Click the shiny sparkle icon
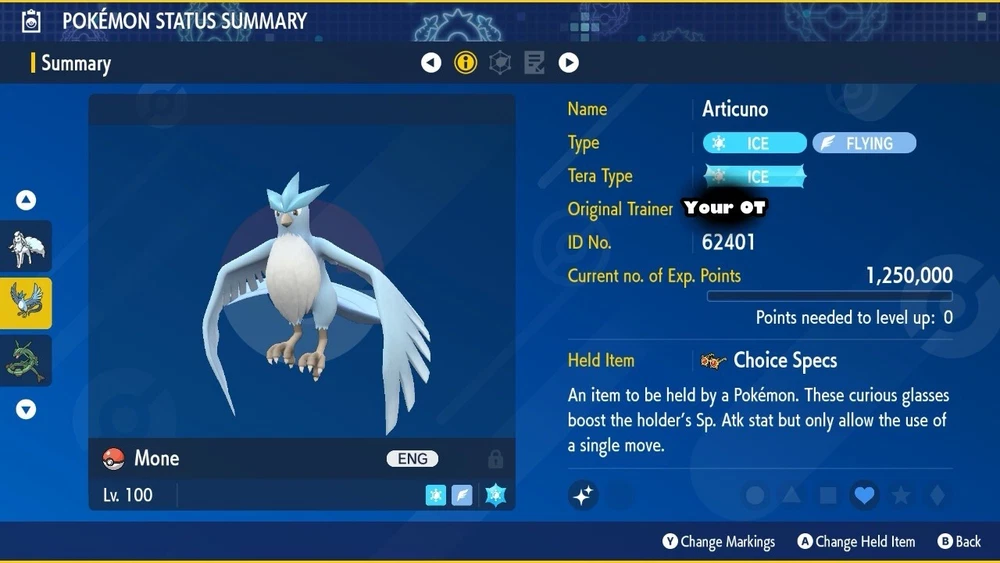This screenshot has height=563, width=1000. pos(583,495)
